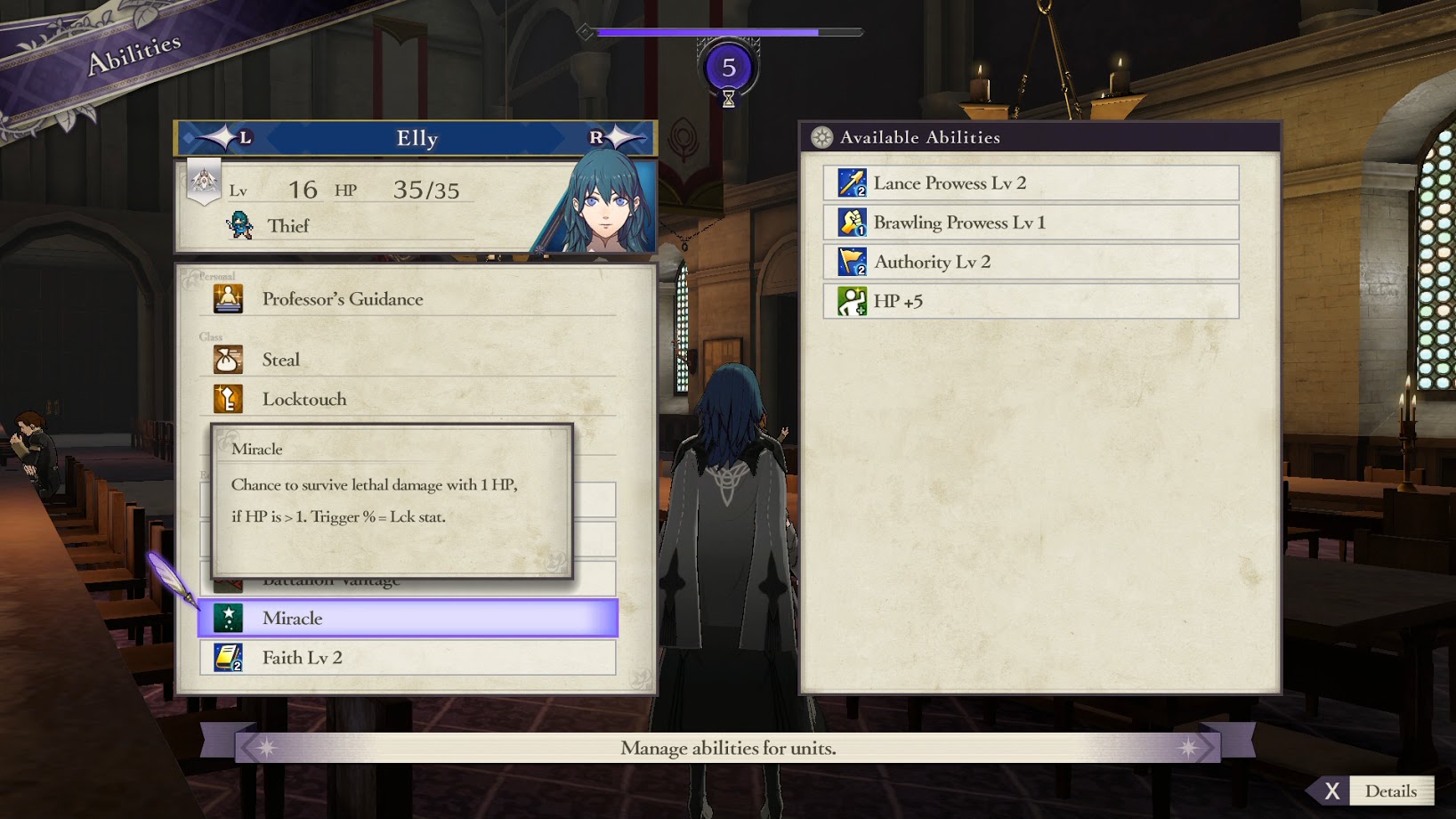The width and height of the screenshot is (1456, 819).
Task: Select the equipped Faith Lv 2 slot
Action: point(408,658)
